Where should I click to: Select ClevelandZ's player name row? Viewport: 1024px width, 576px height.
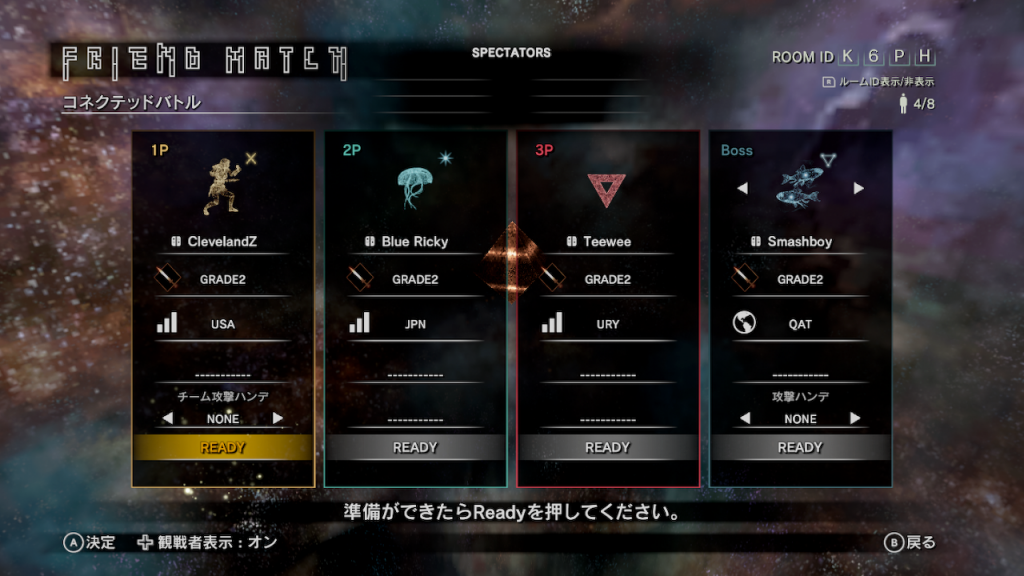click(x=222, y=242)
